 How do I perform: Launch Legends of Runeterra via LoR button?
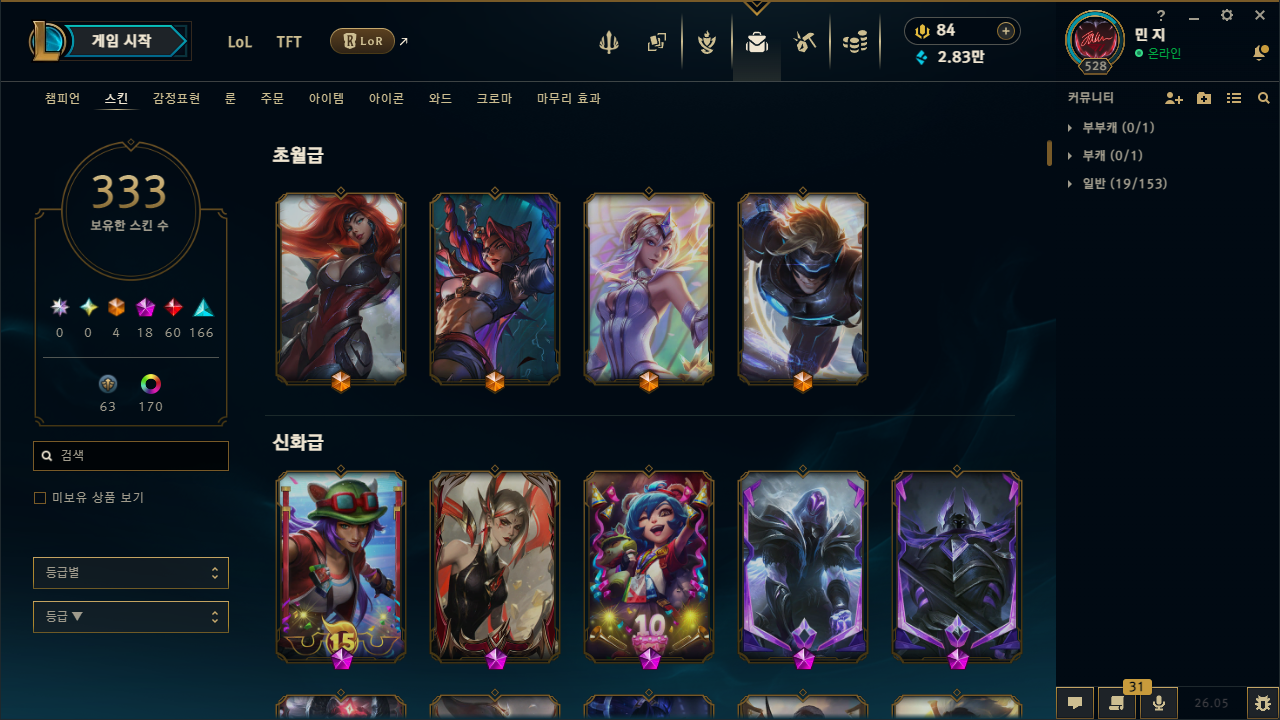click(362, 41)
